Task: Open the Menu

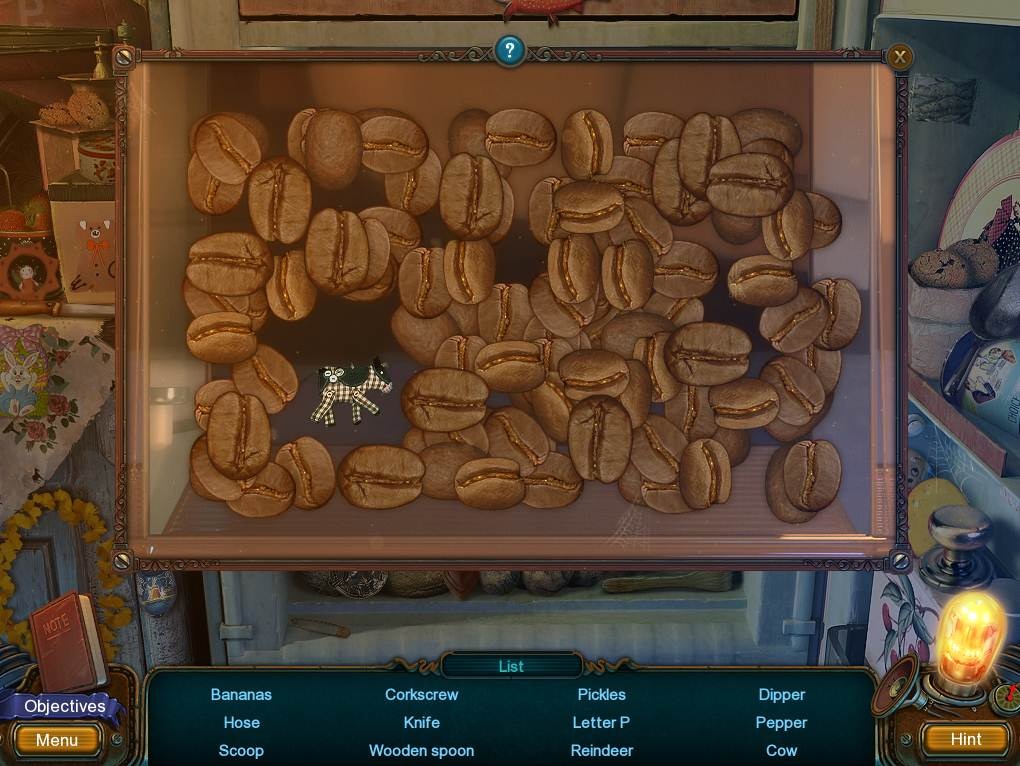Action: tap(57, 740)
